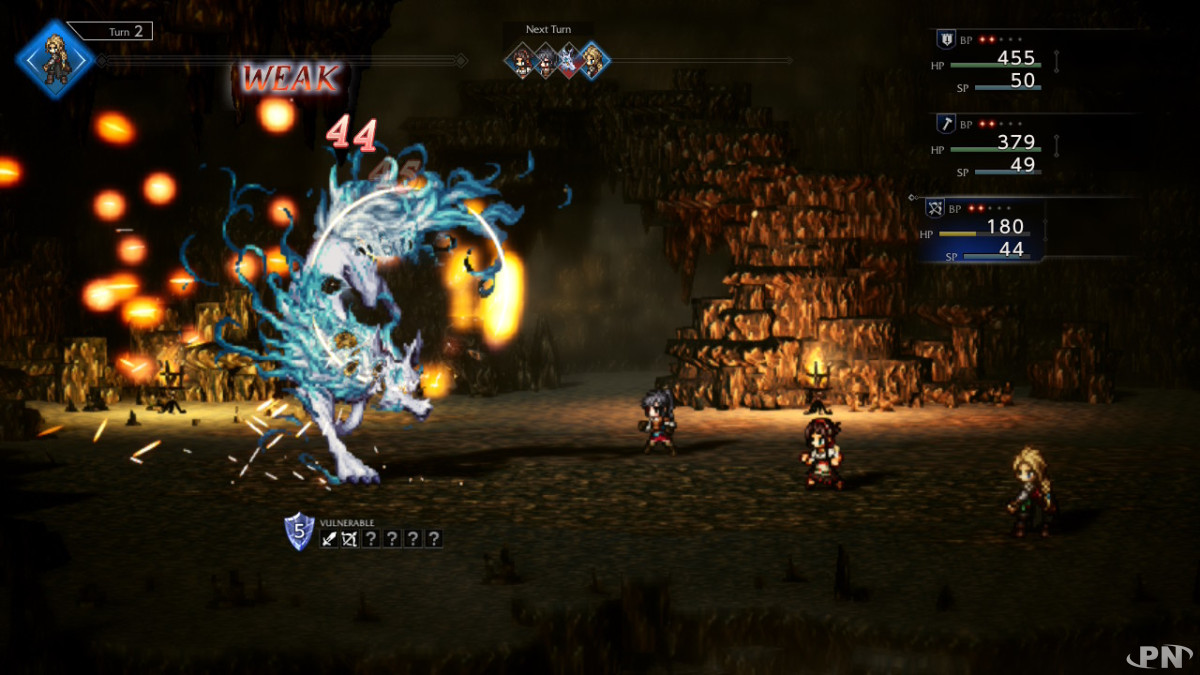This screenshot has height=675, width=1200.
Task: Select the highlighted bow-icon party member panel
Action: click(x=983, y=230)
